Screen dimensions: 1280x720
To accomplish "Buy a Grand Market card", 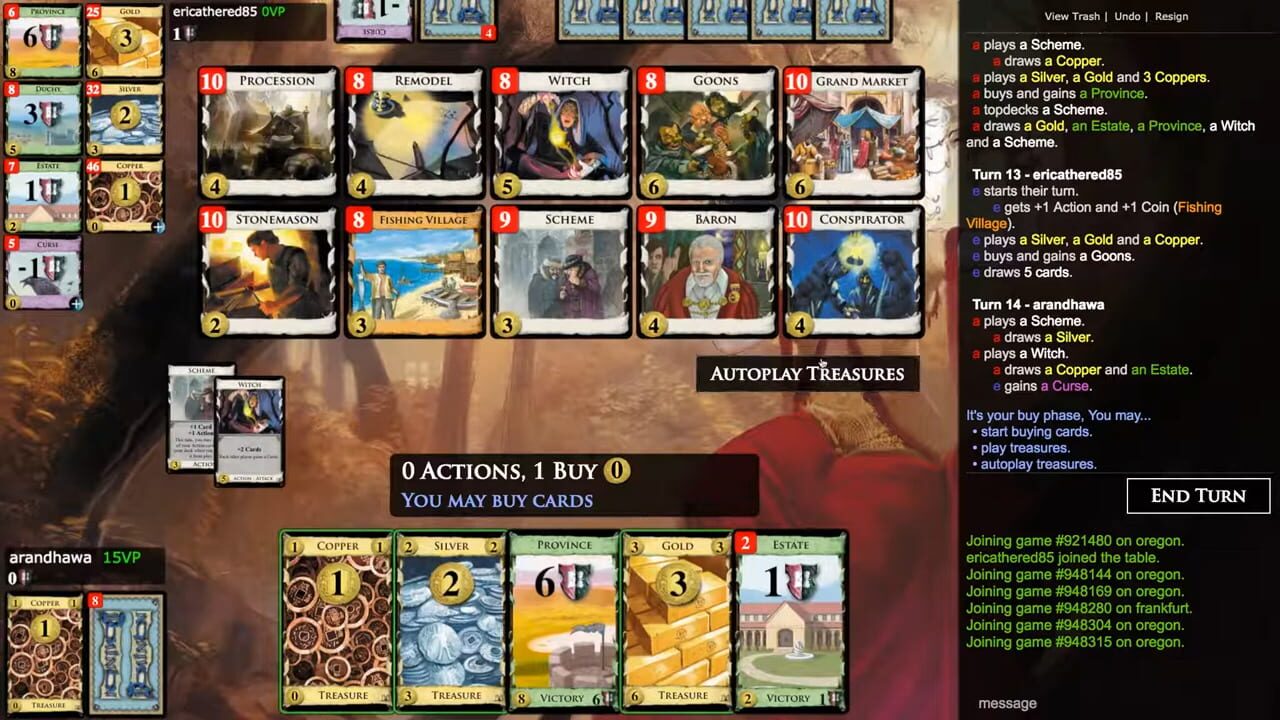I will click(x=853, y=130).
